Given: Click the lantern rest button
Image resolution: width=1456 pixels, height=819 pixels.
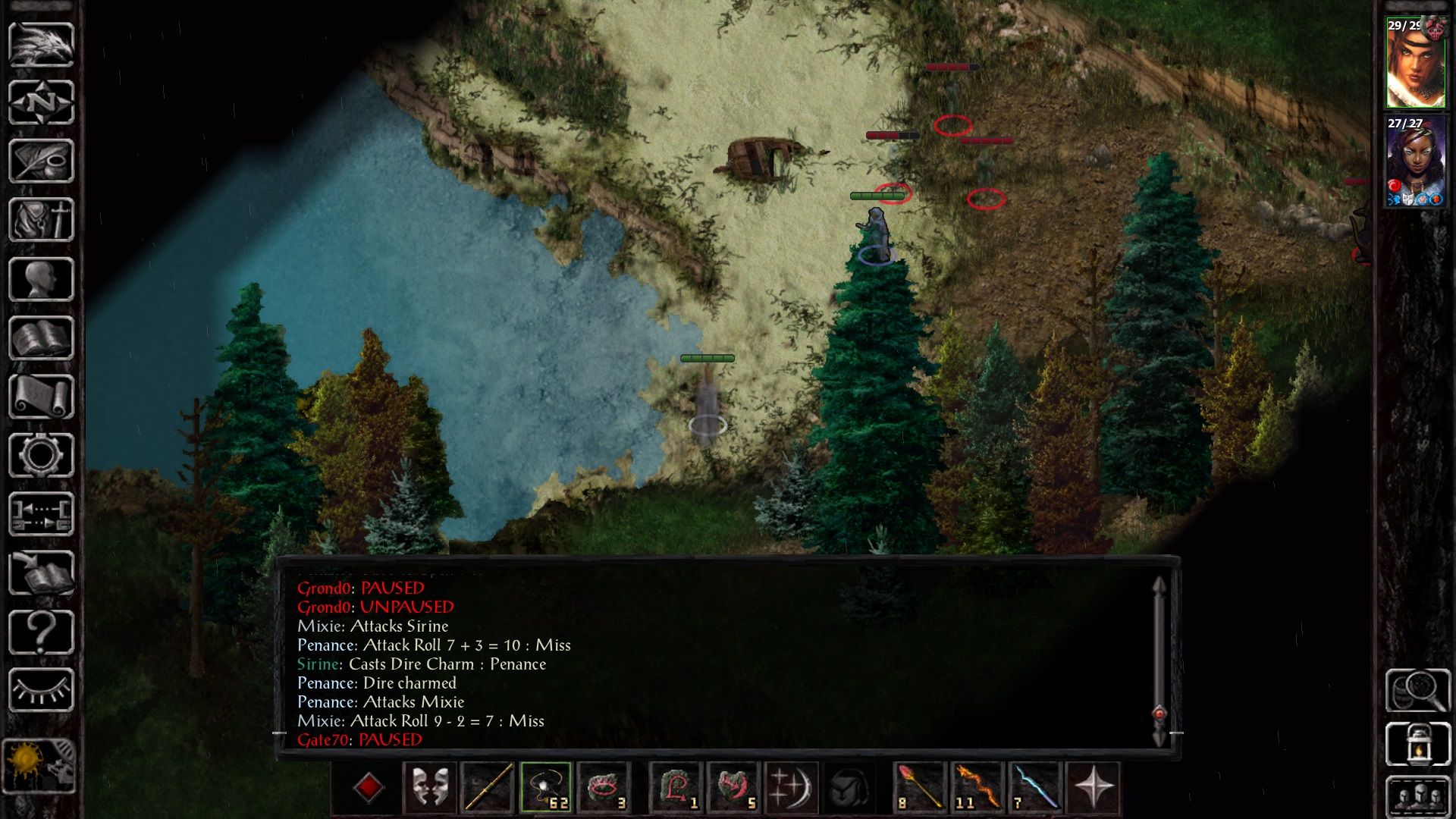Looking at the screenshot, I should [1417, 744].
